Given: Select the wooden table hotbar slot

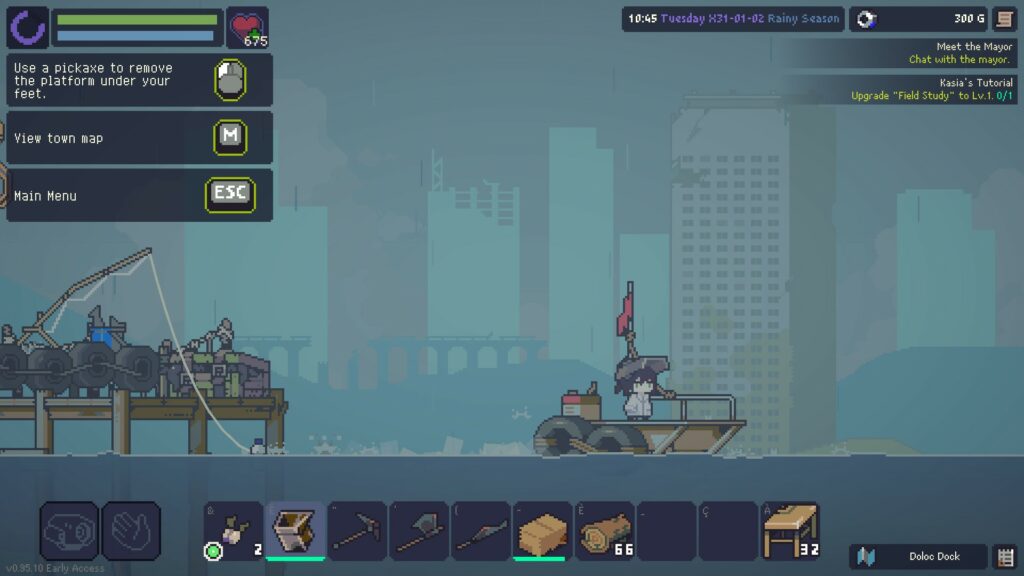Looking at the screenshot, I should pos(790,530).
